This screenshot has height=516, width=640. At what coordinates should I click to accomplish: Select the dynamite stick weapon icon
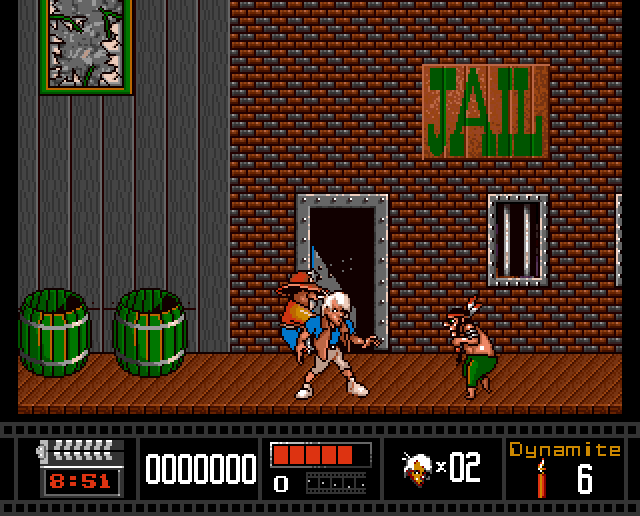click(541, 479)
